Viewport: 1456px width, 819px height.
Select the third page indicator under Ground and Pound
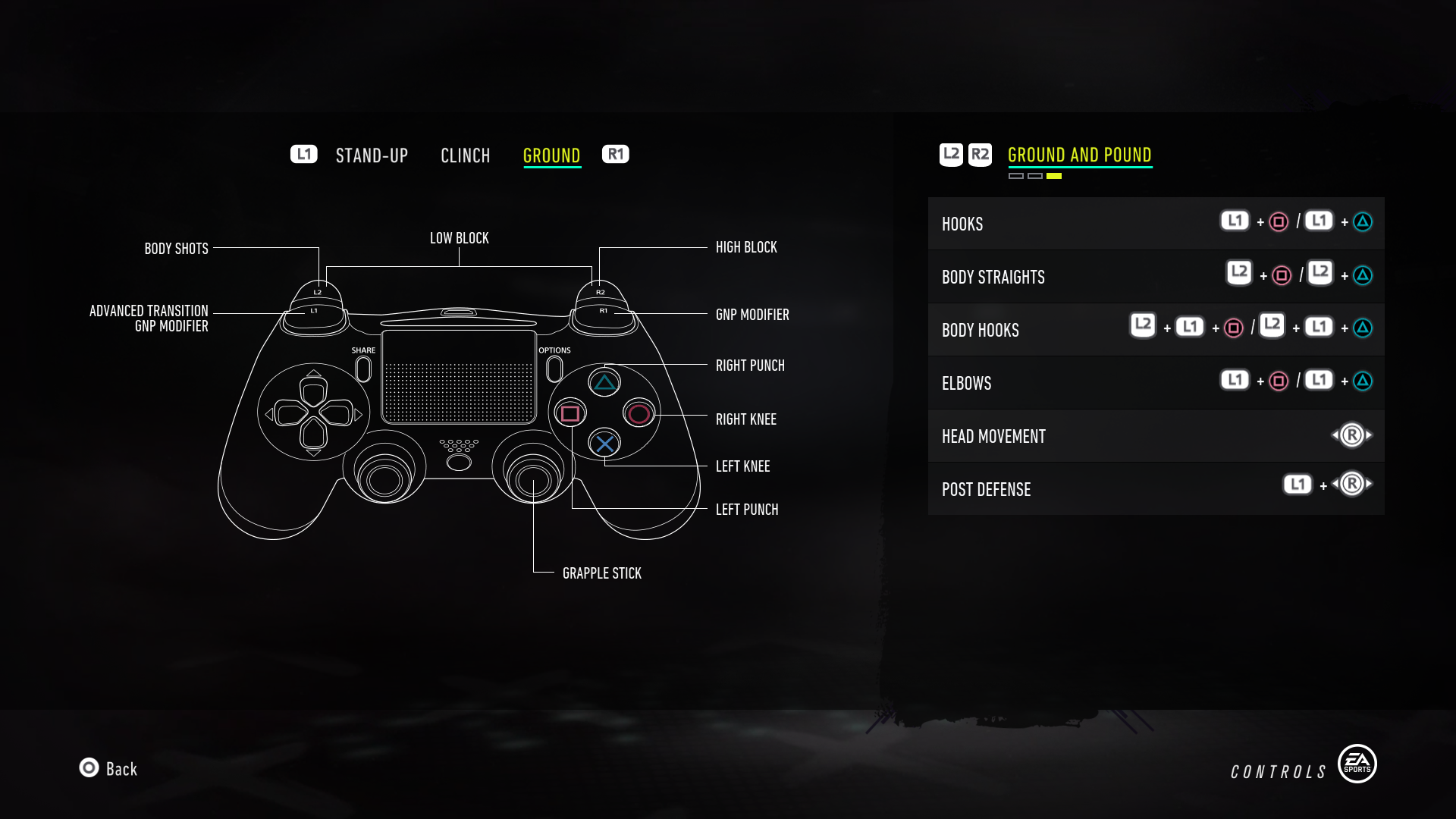pyautogui.click(x=1053, y=175)
